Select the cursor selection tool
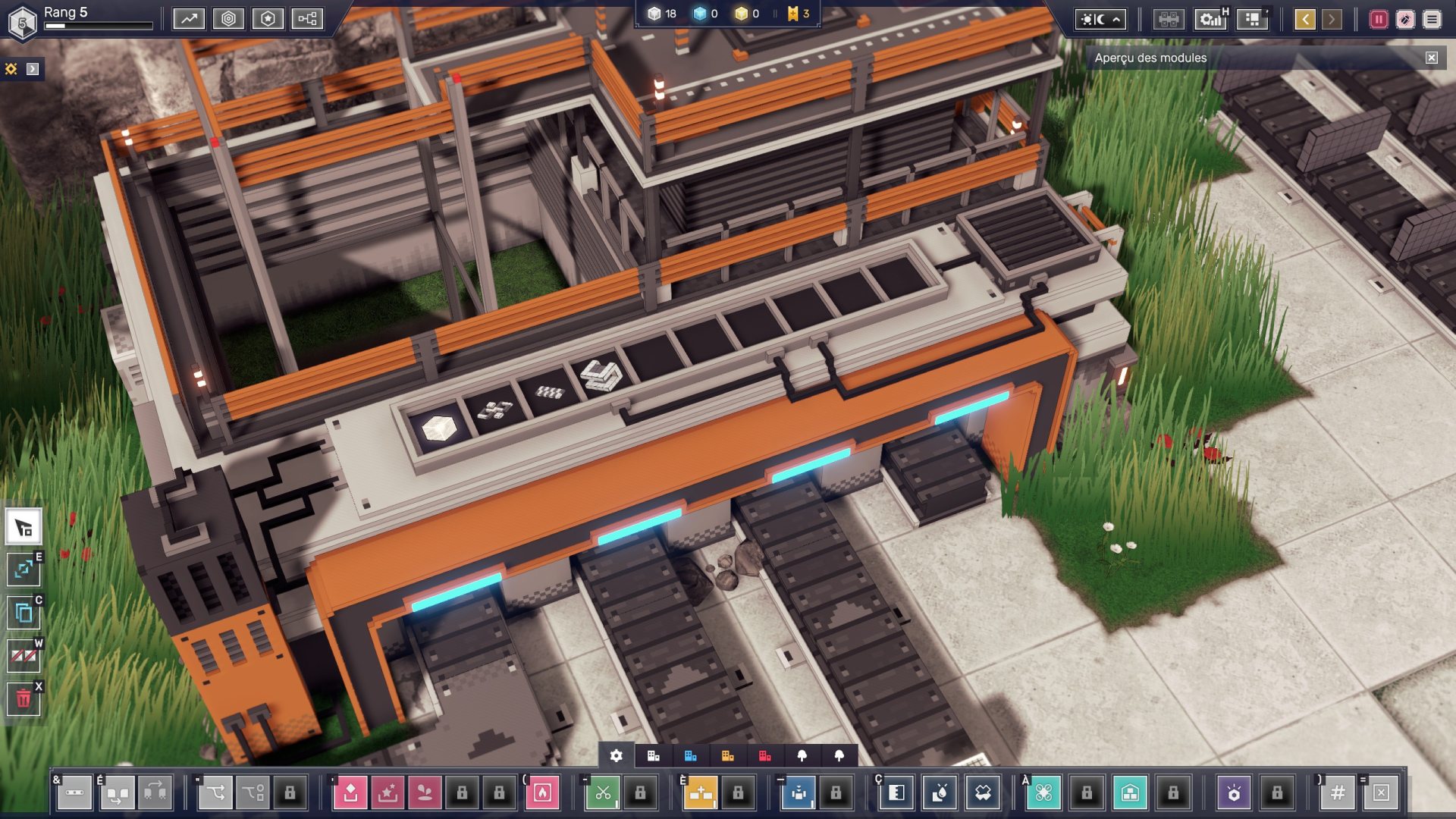1456x819 pixels. pyautogui.click(x=24, y=528)
